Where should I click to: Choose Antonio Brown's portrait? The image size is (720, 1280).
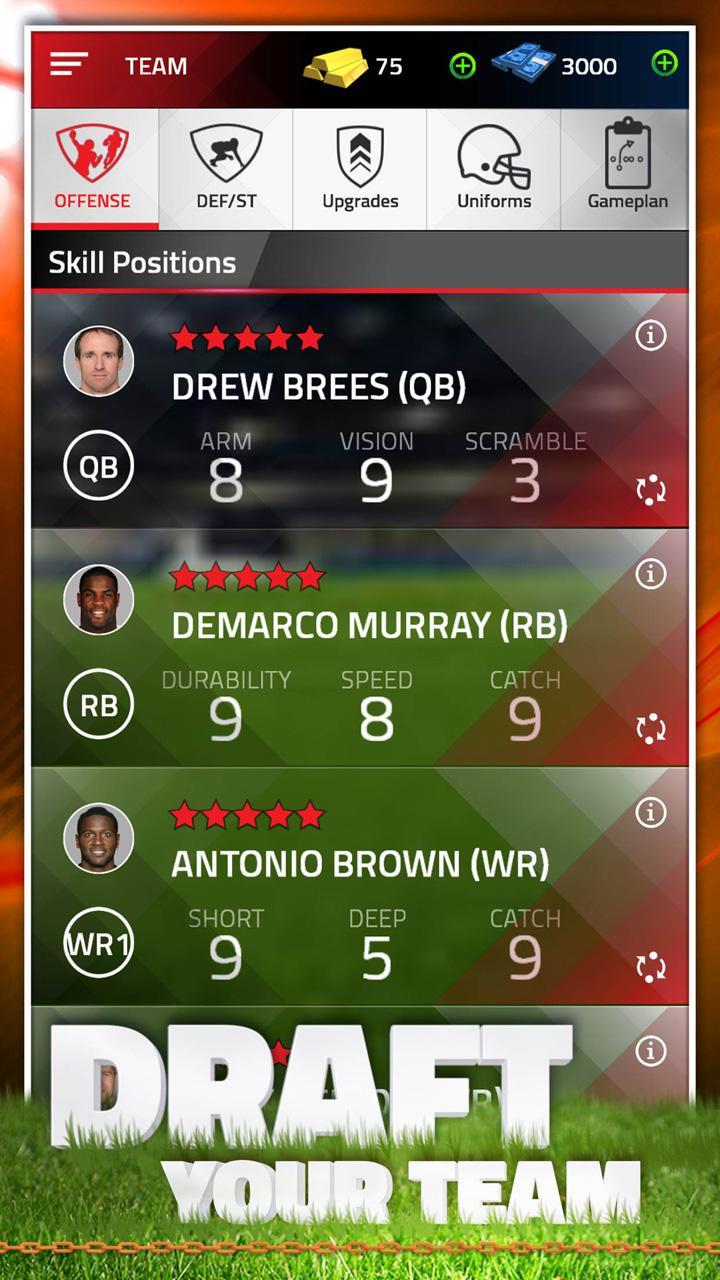(x=99, y=838)
